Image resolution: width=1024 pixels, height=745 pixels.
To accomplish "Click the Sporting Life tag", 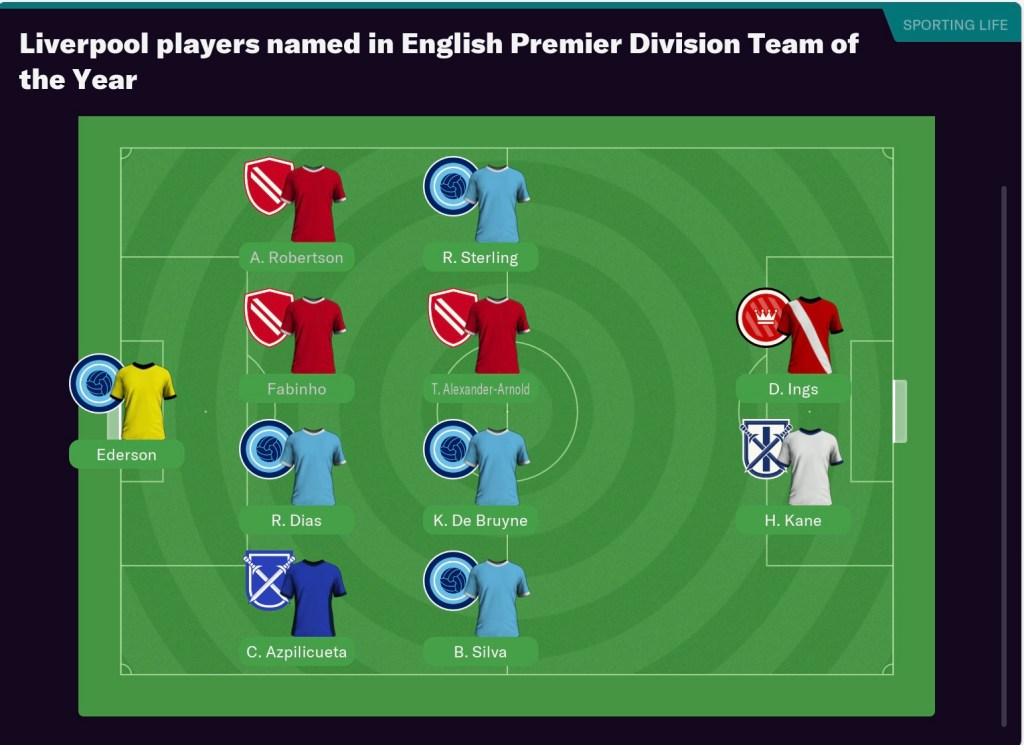I will click(x=954, y=25).
